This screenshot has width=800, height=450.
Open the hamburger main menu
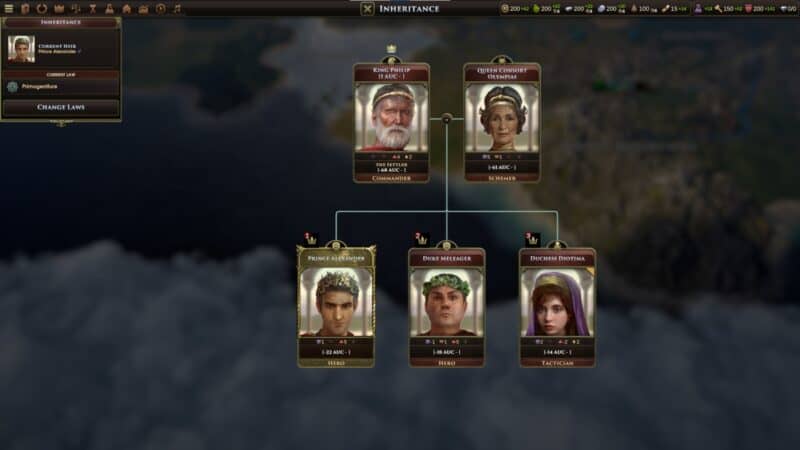(8, 9)
